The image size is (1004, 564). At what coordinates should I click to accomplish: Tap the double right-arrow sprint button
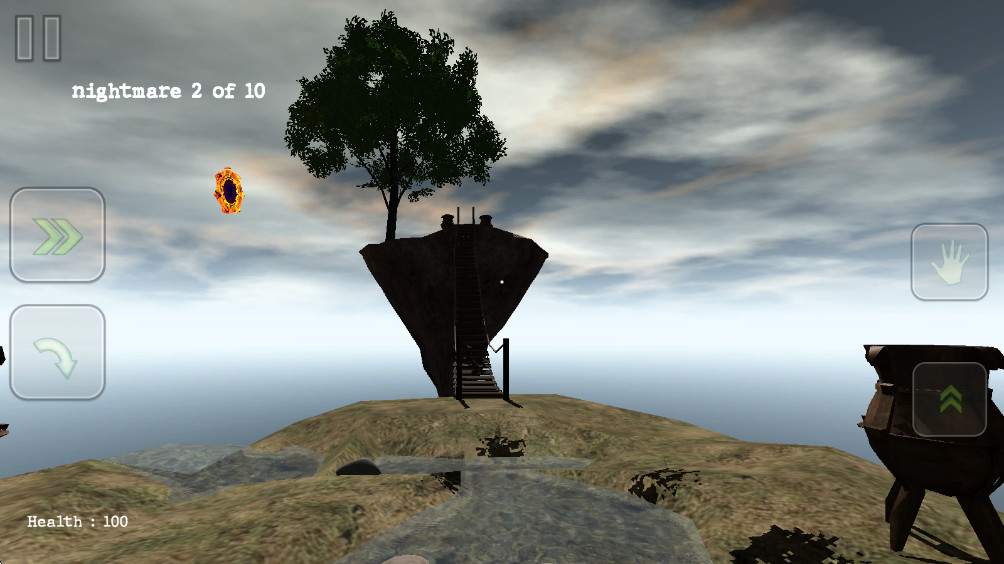pos(57,235)
